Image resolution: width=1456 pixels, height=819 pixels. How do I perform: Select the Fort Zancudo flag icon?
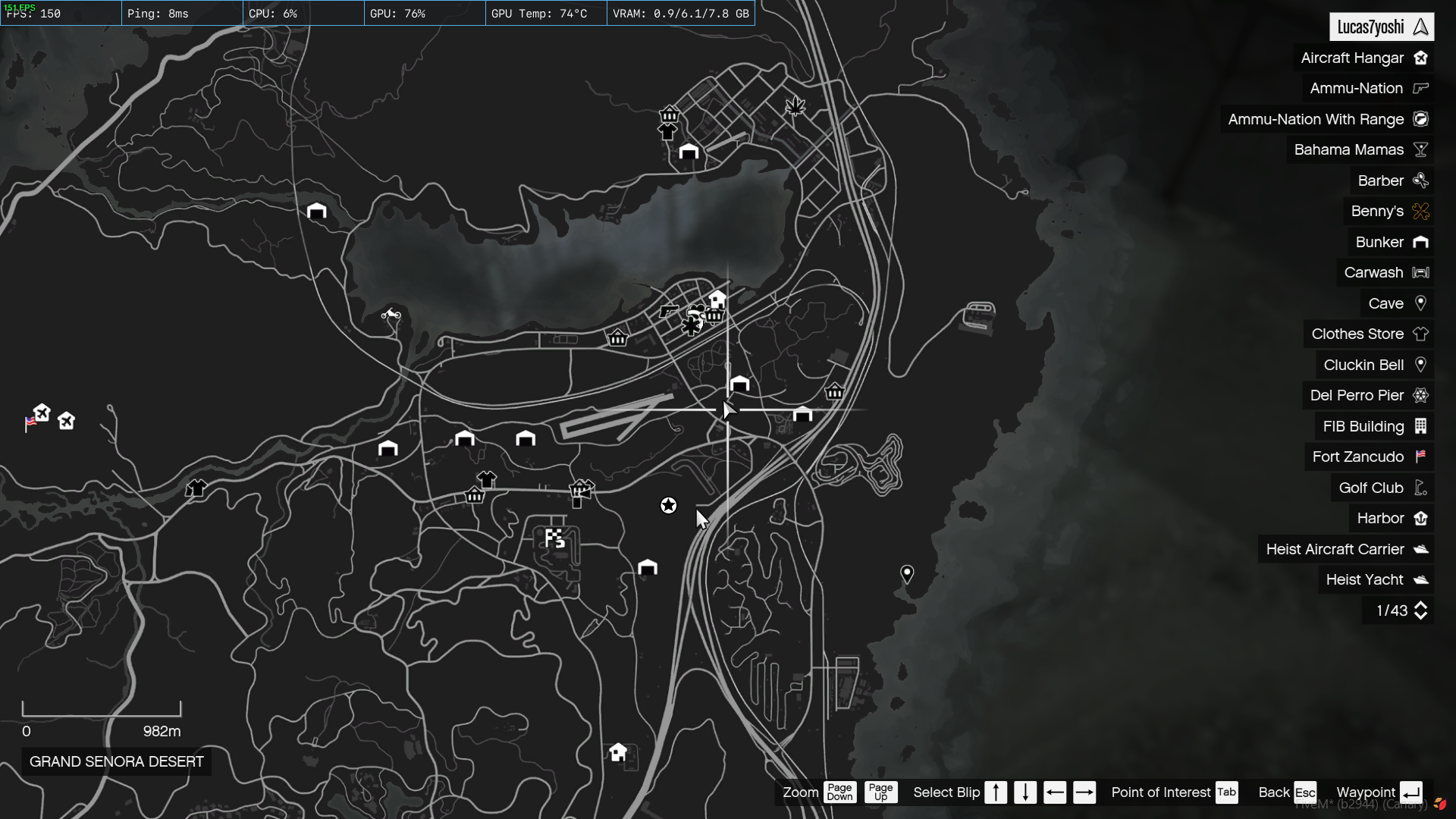[1421, 457]
